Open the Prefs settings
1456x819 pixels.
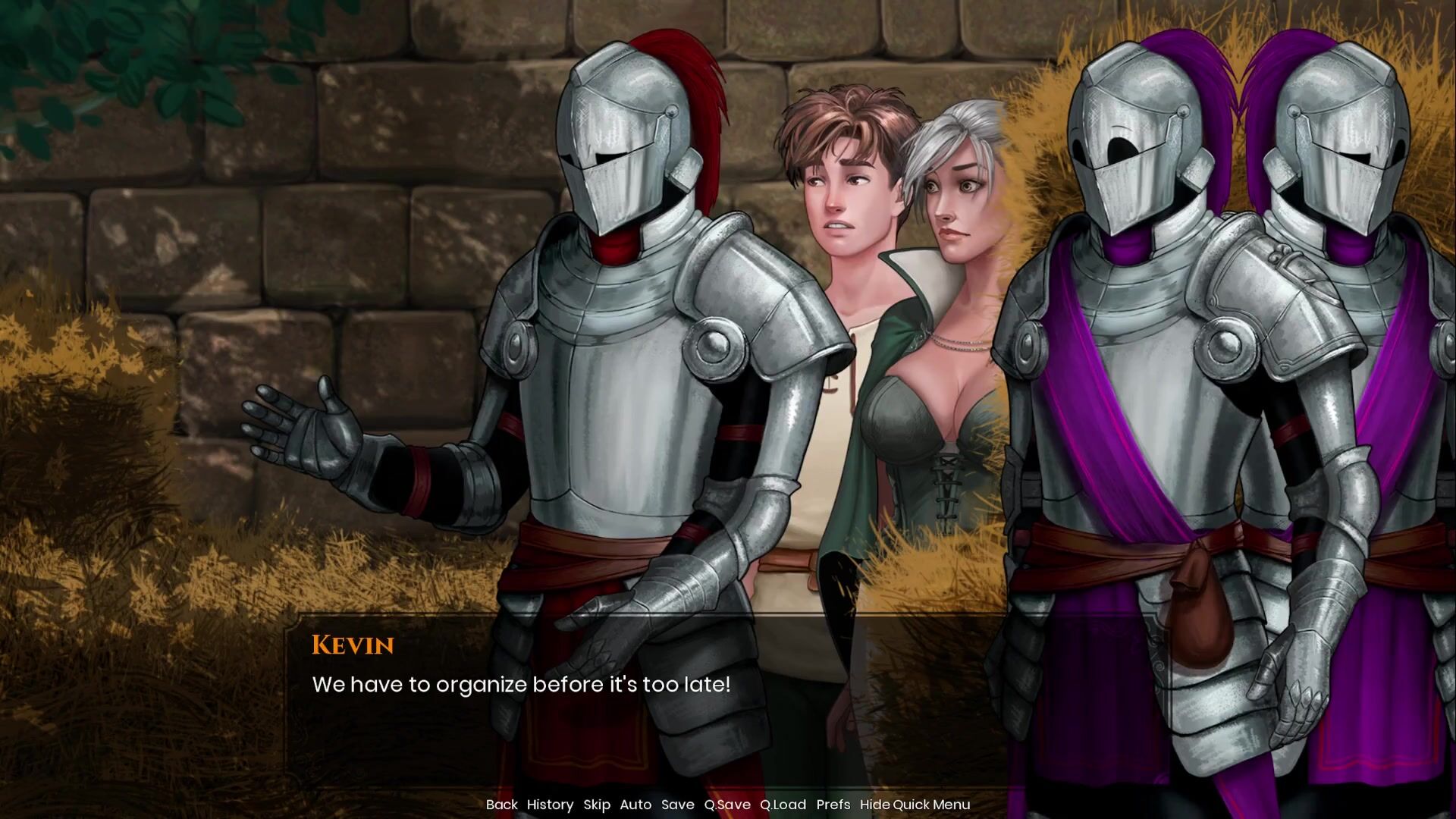click(833, 805)
